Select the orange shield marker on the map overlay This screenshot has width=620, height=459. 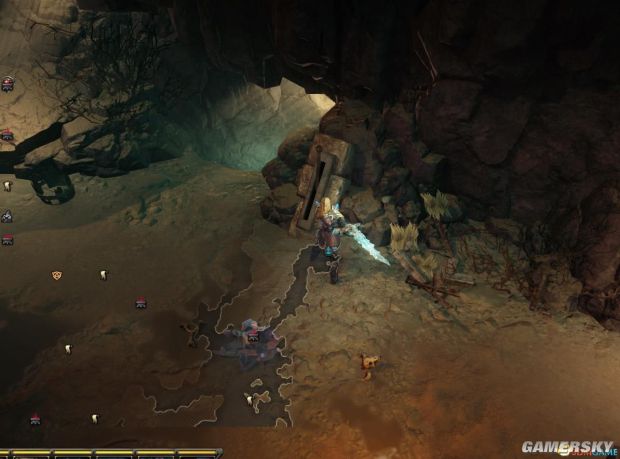click(x=57, y=275)
